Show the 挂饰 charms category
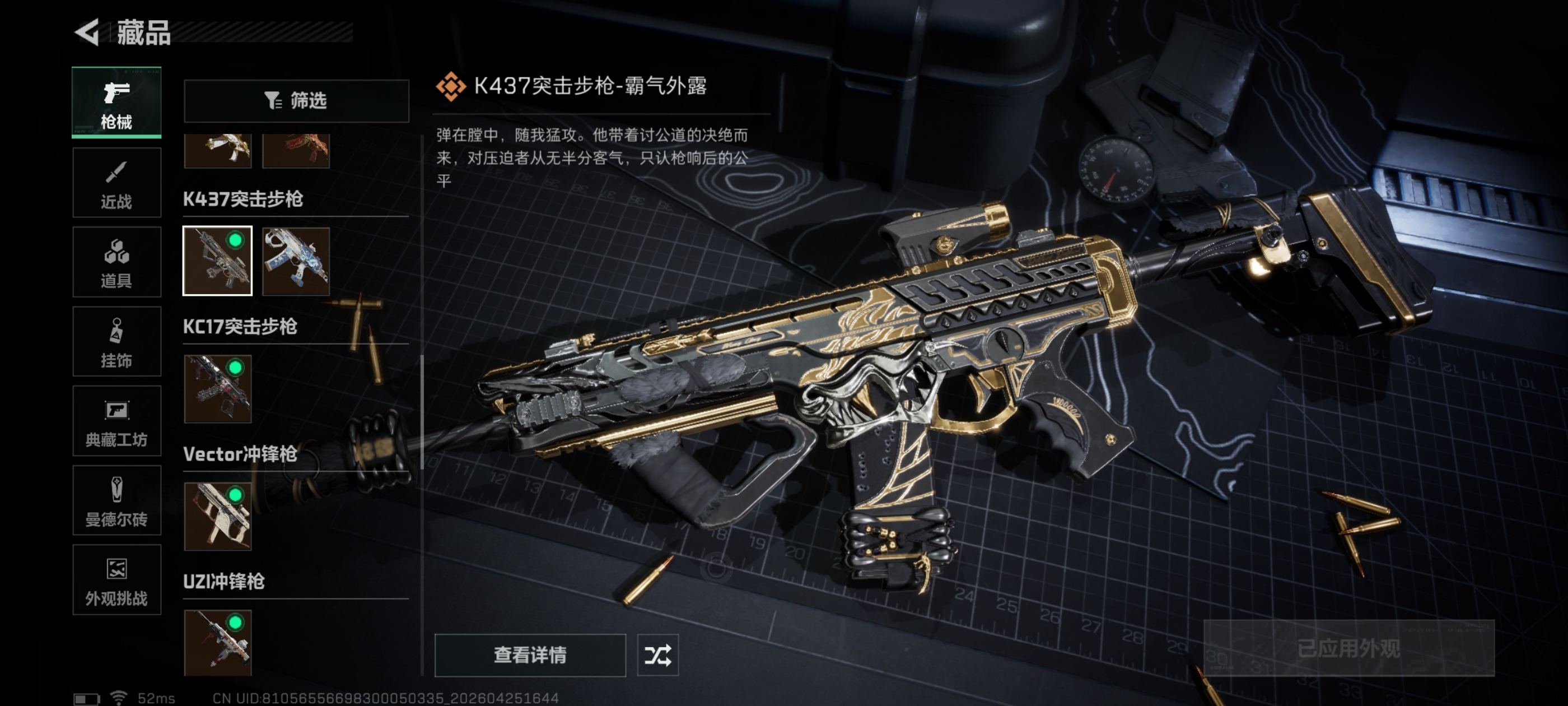 (116, 342)
